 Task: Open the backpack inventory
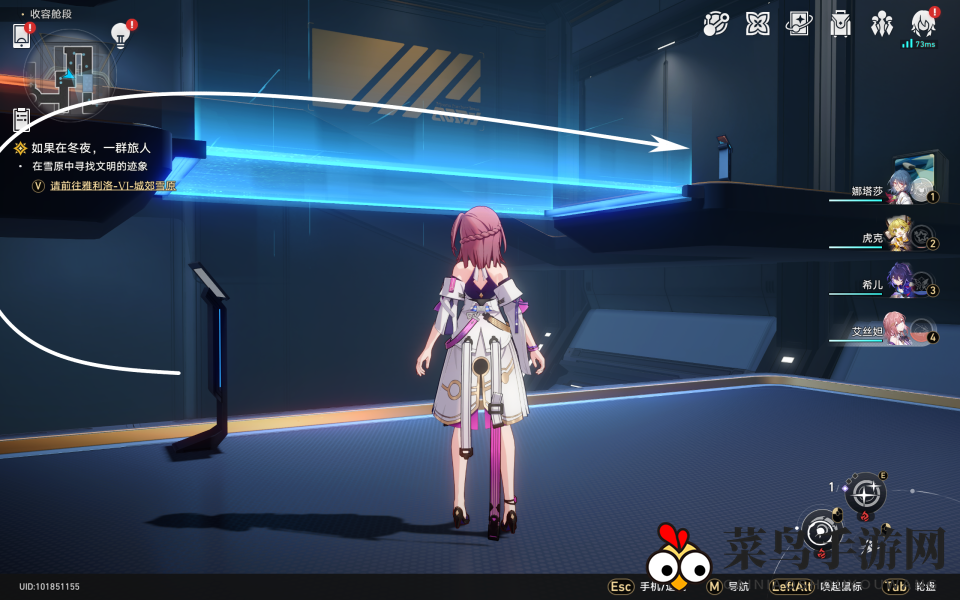point(841,24)
